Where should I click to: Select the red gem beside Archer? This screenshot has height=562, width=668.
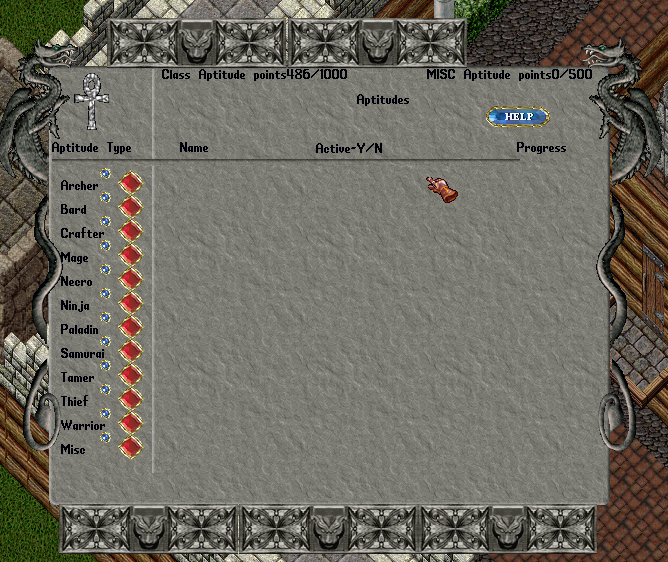[131, 185]
